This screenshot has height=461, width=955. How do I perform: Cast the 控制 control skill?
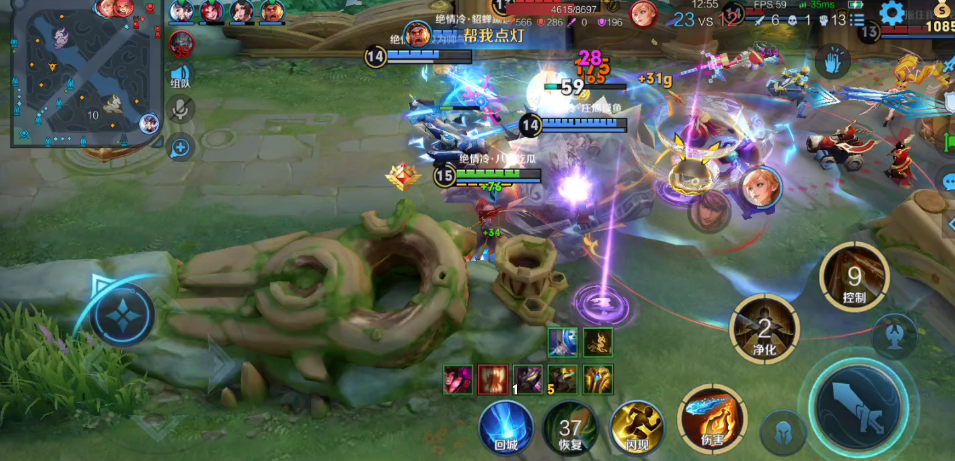(853, 277)
